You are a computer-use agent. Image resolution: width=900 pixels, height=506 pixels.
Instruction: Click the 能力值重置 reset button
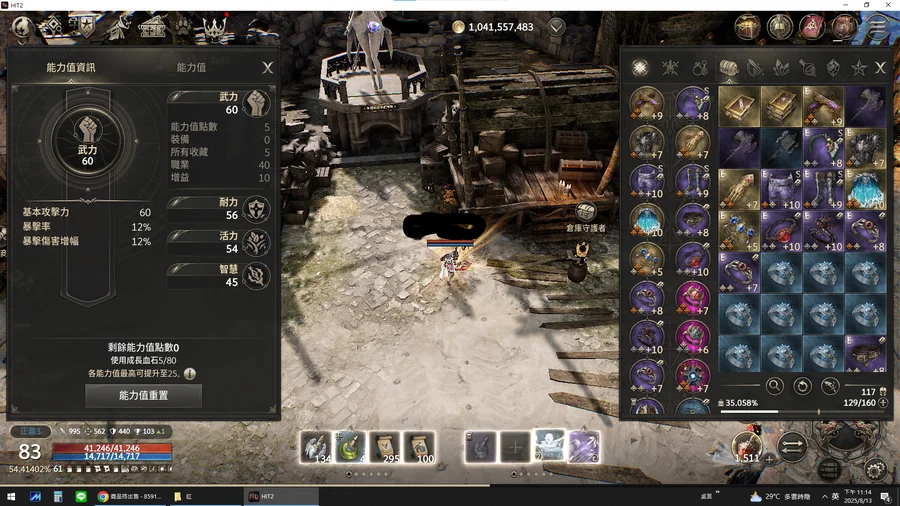145,396
